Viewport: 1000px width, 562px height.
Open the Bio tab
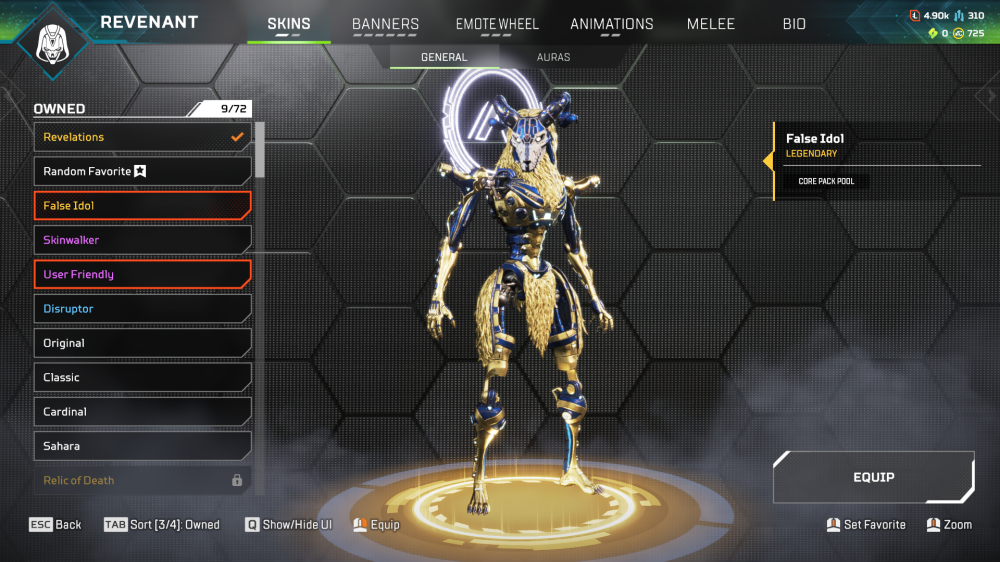(x=794, y=24)
